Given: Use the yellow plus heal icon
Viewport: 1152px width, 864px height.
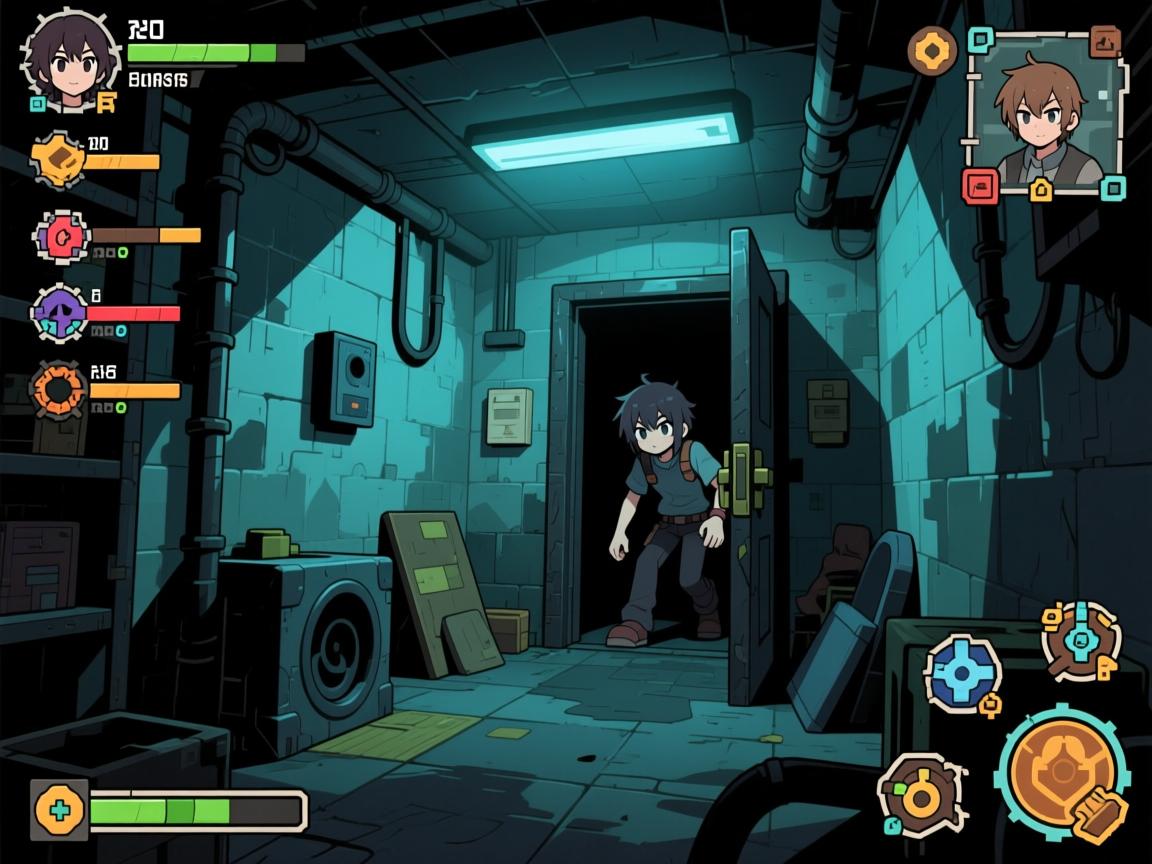Looking at the screenshot, I should coord(60,809).
